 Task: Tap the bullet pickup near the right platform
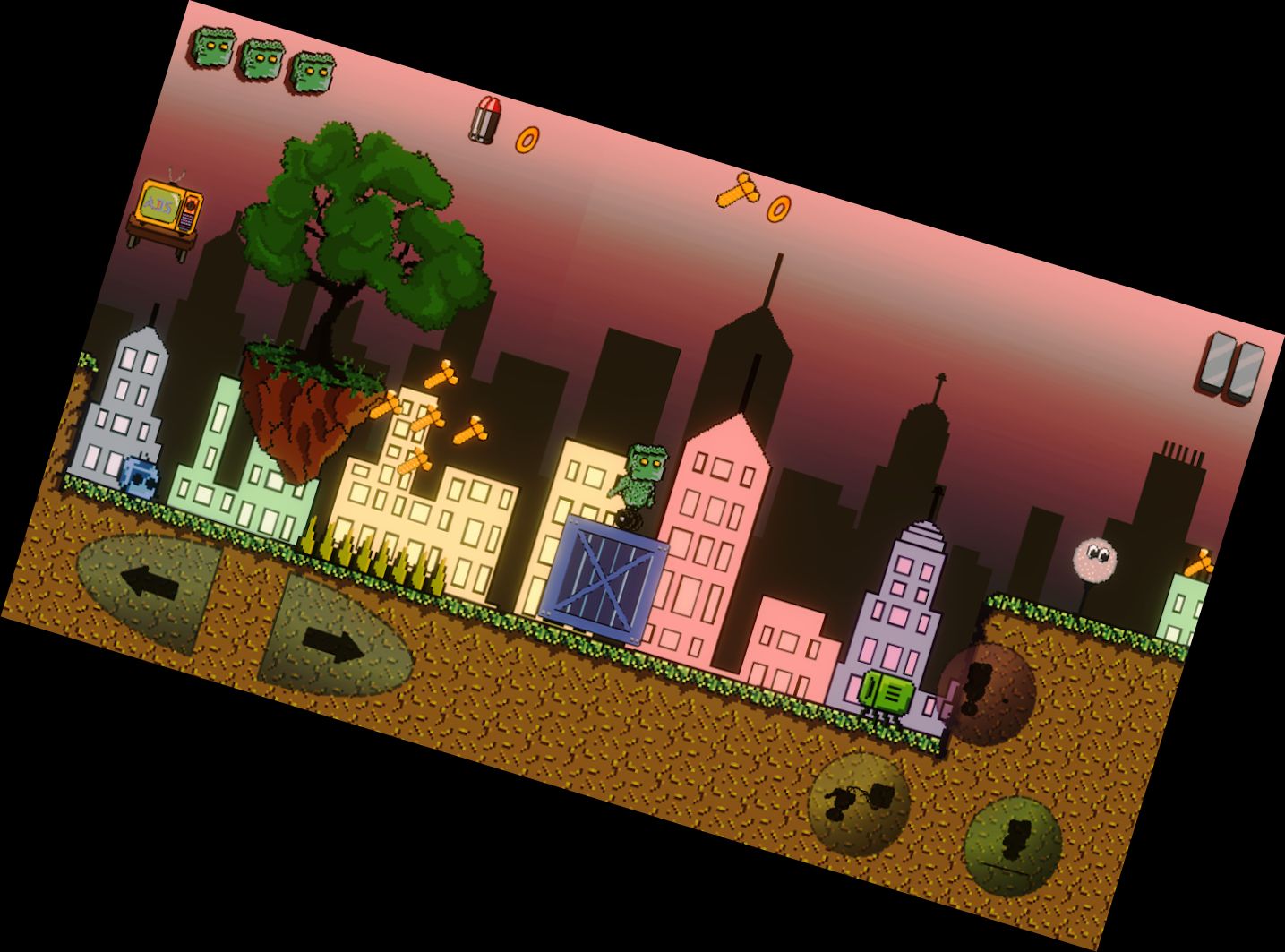click(x=1200, y=564)
